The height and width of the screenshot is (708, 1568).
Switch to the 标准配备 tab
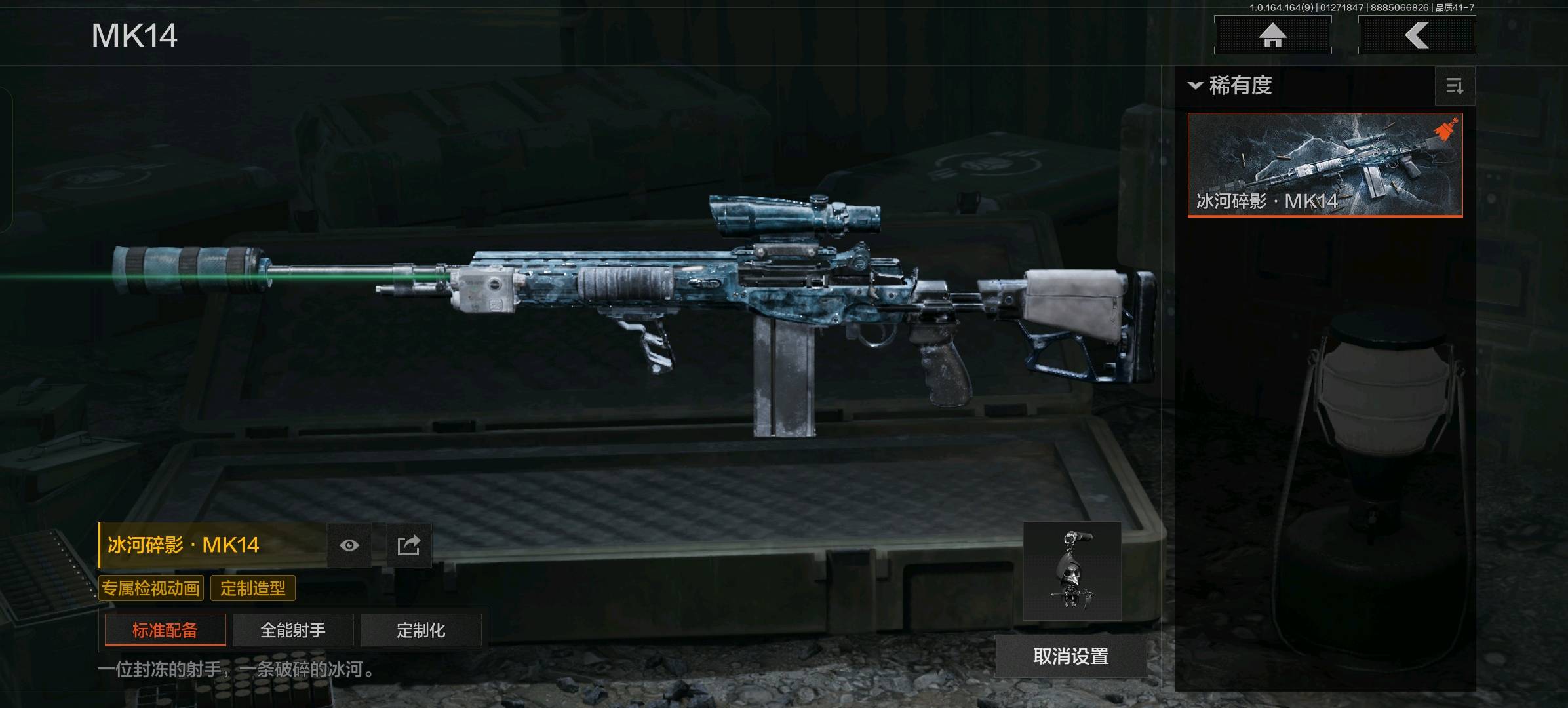[165, 630]
